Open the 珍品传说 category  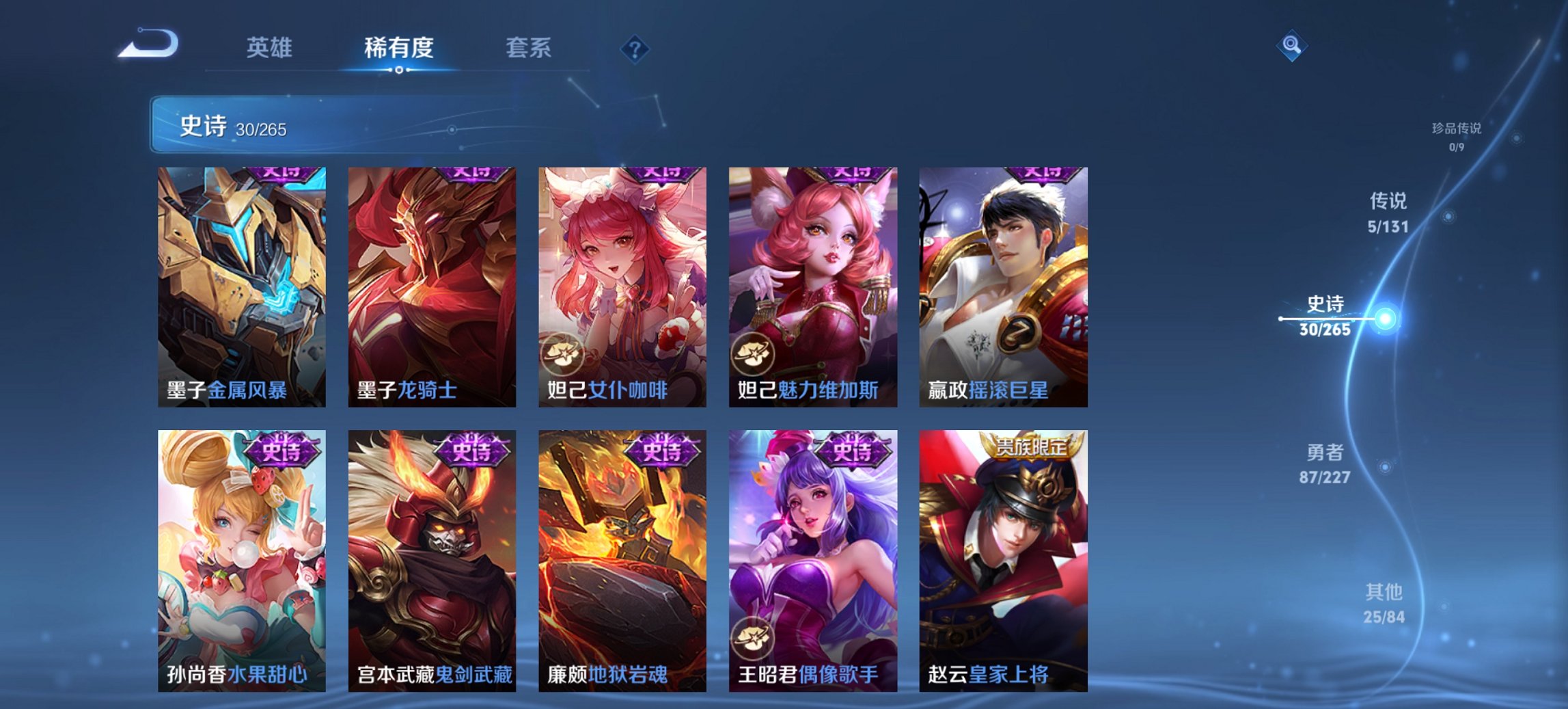[x=1455, y=137]
